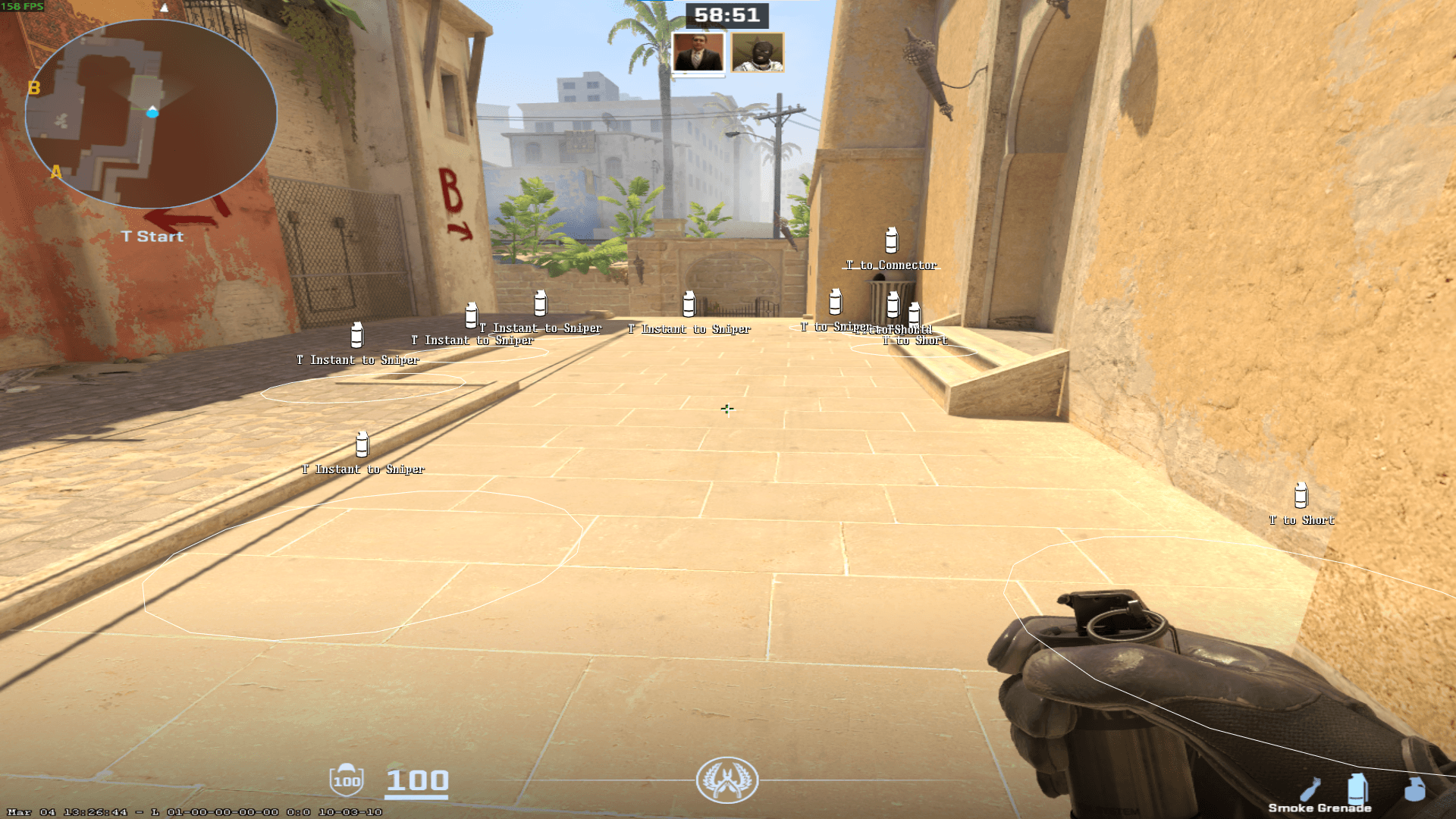Click the B bombsite letter on the minimap
The height and width of the screenshot is (819, 1456).
(x=33, y=88)
